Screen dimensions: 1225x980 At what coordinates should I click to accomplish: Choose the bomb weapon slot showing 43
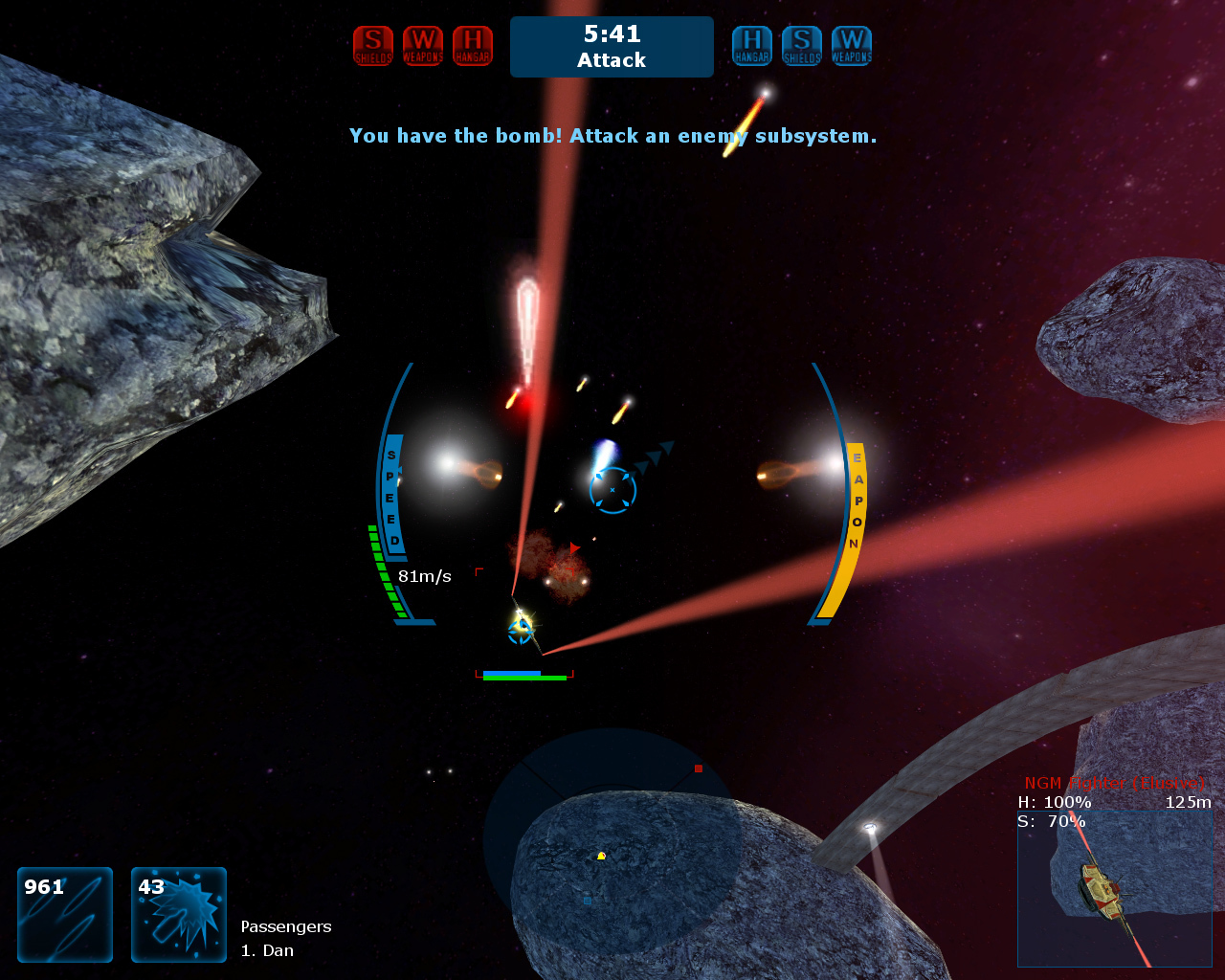click(x=179, y=914)
